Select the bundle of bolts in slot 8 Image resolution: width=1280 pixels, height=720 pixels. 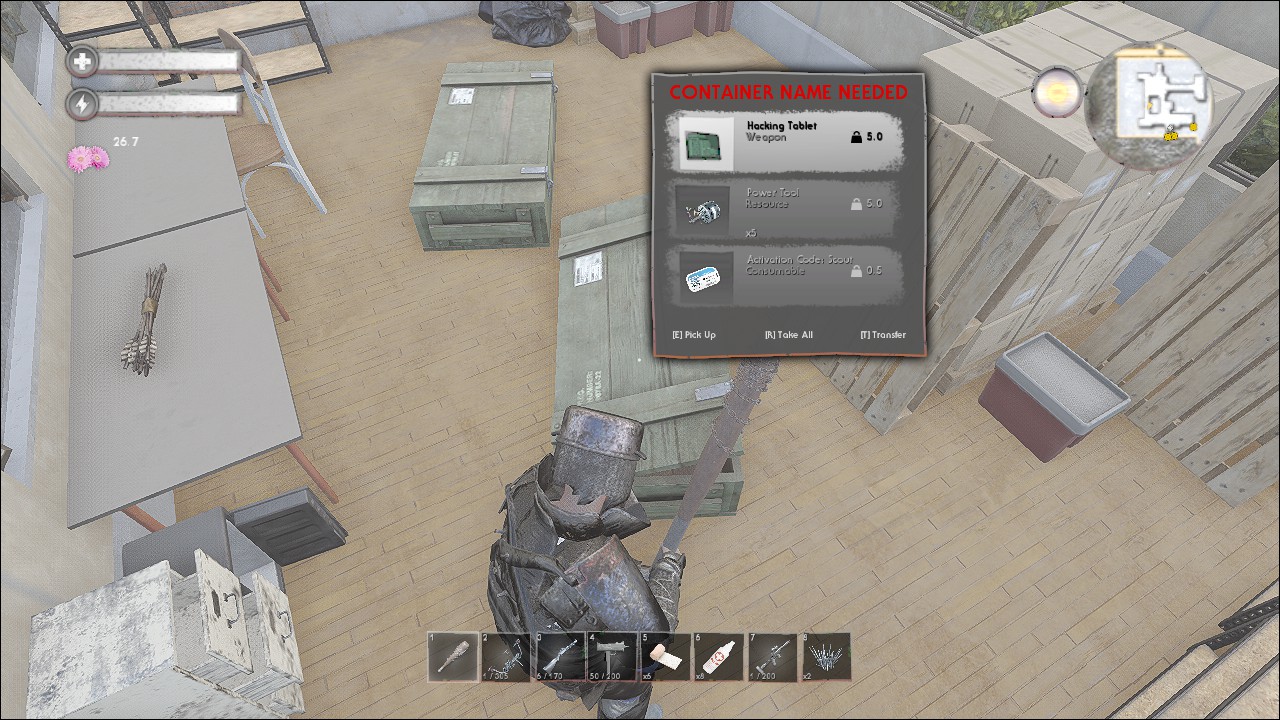pos(826,657)
